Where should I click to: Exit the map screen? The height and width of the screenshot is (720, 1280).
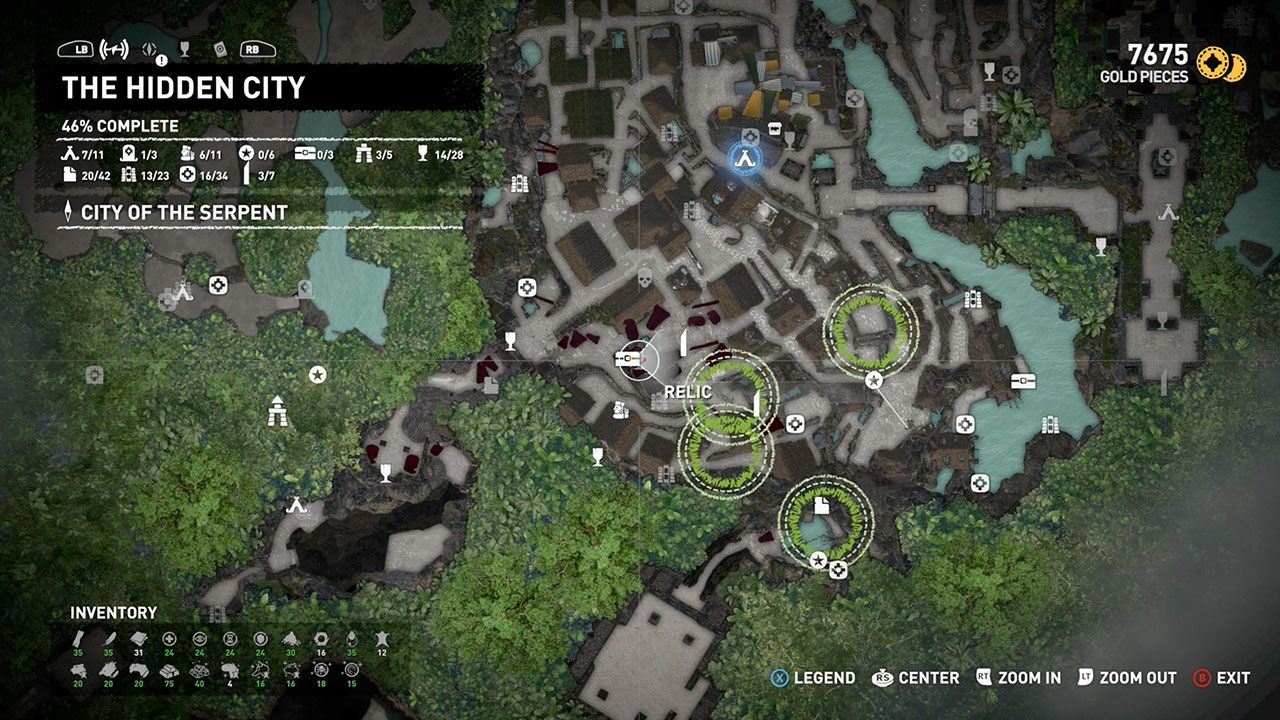click(x=1222, y=678)
